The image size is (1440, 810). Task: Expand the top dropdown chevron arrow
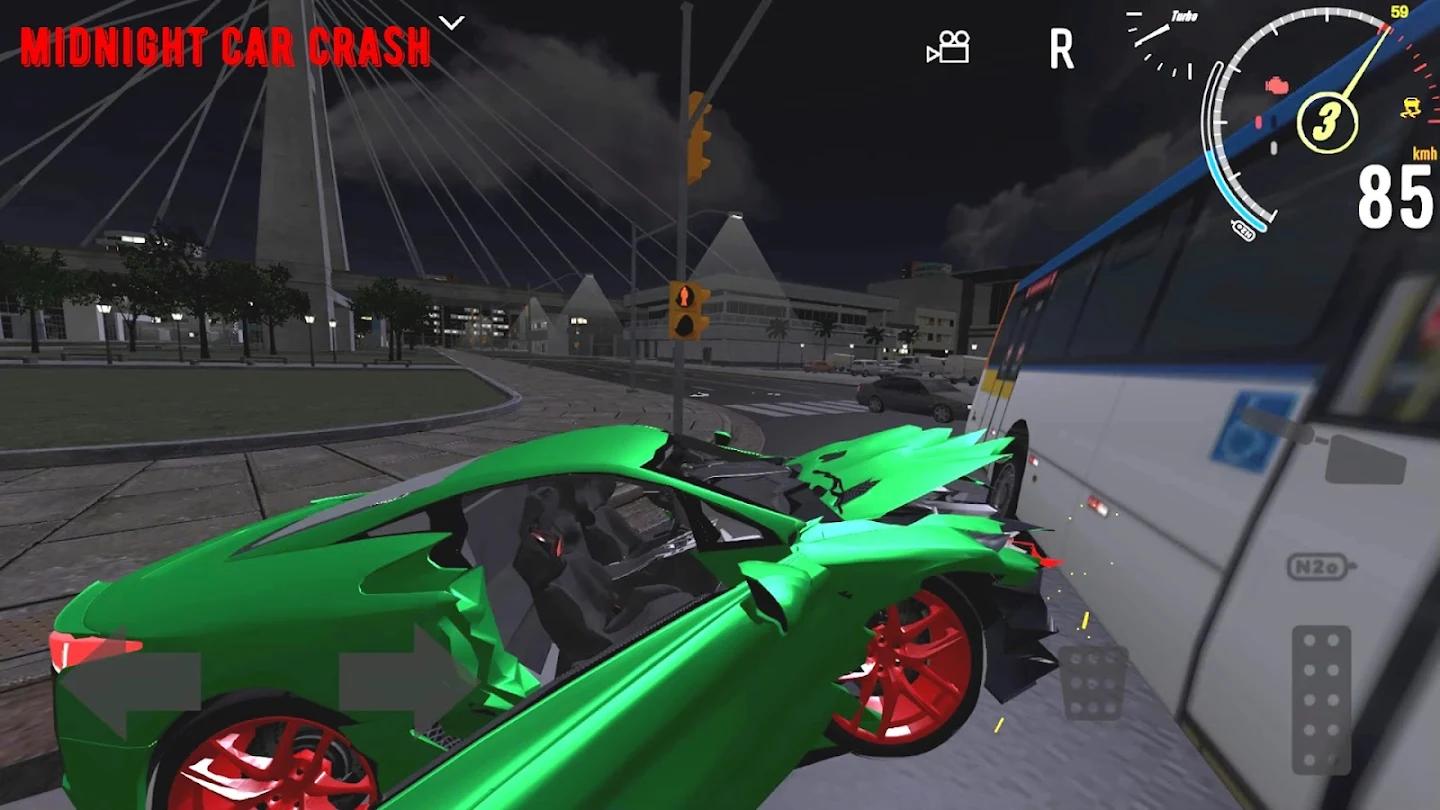click(452, 22)
